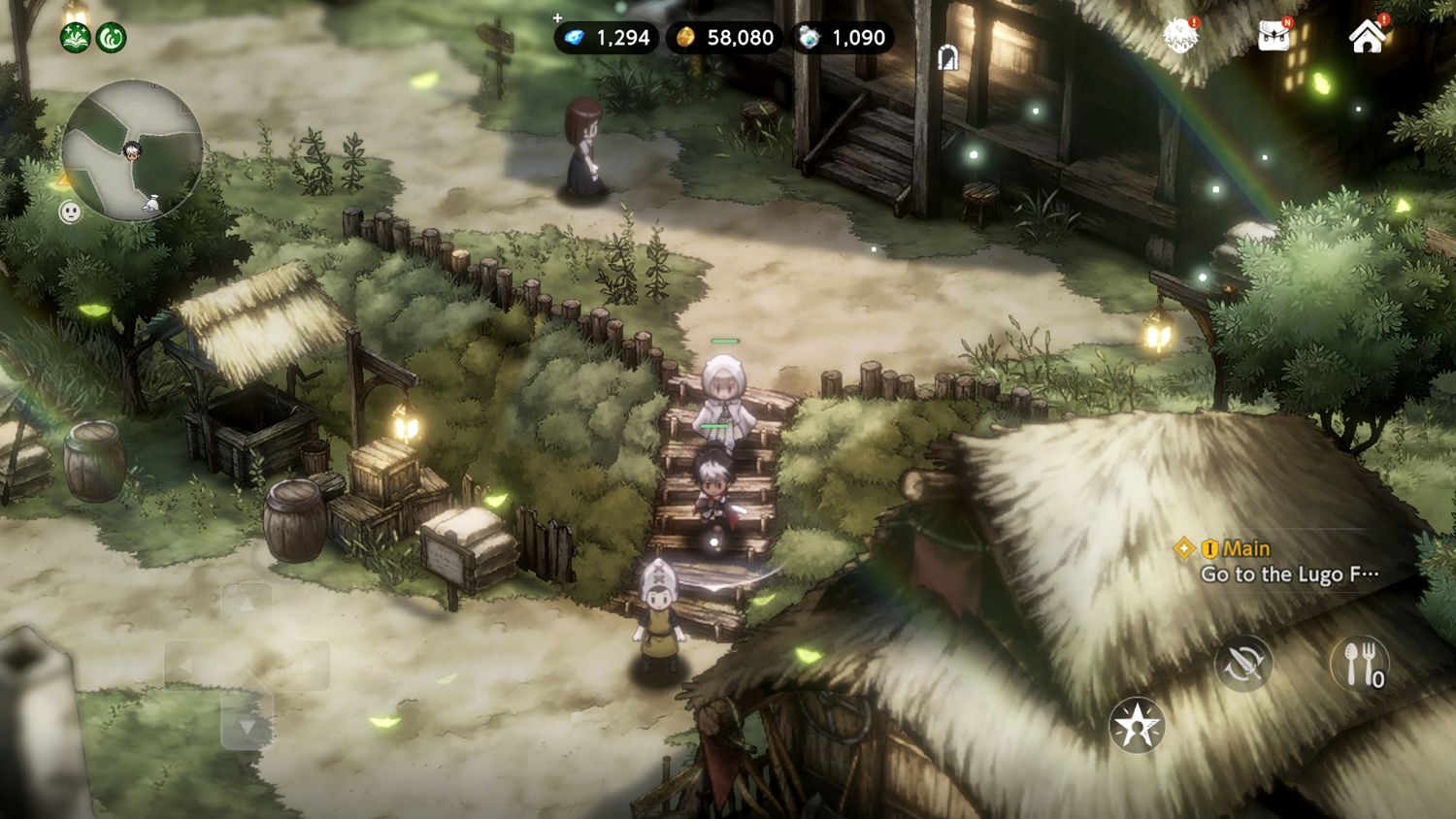Tap the plus to purchase more gems

tap(557, 16)
